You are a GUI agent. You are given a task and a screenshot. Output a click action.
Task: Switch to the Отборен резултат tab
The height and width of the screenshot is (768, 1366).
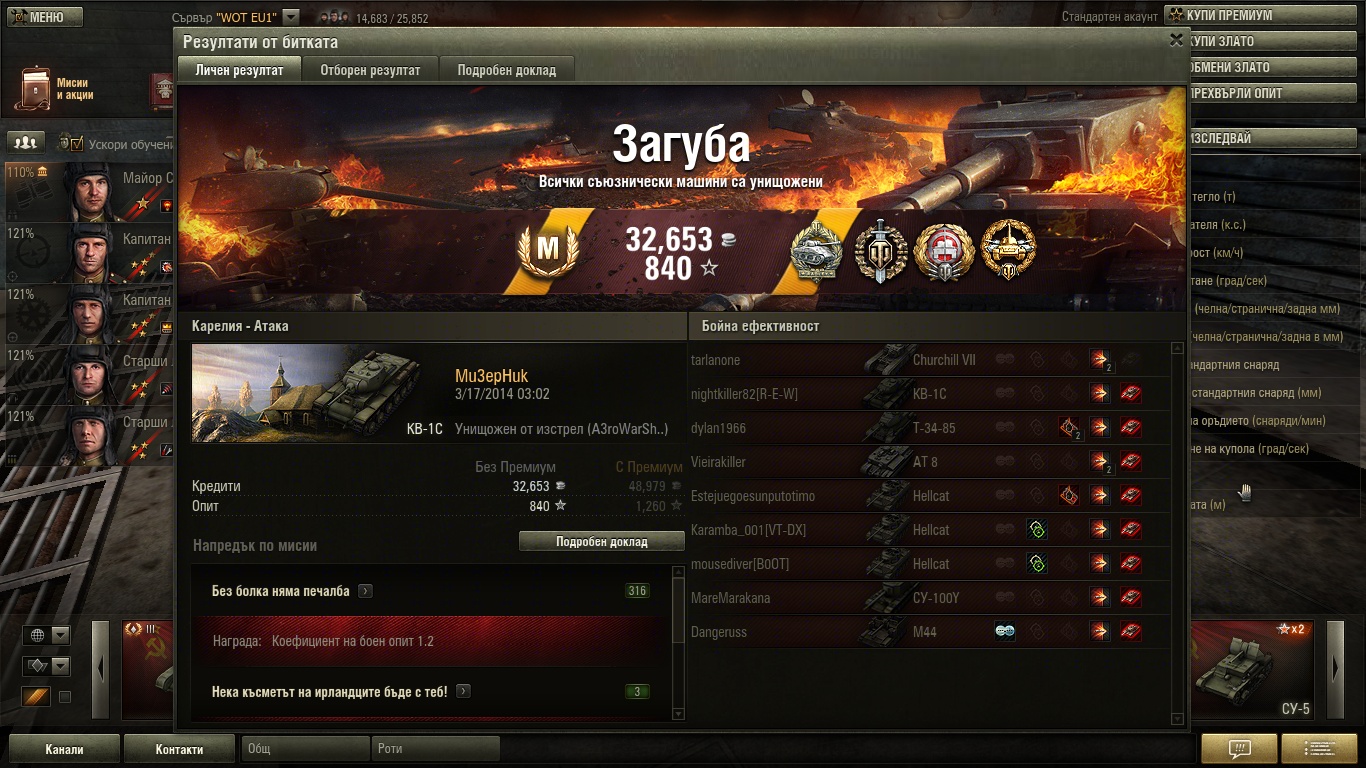click(x=370, y=70)
